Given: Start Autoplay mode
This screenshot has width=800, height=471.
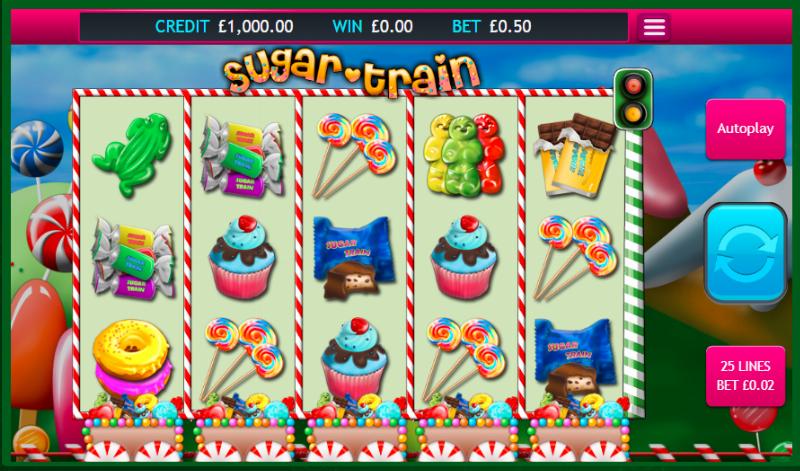Looking at the screenshot, I should 745,129.
